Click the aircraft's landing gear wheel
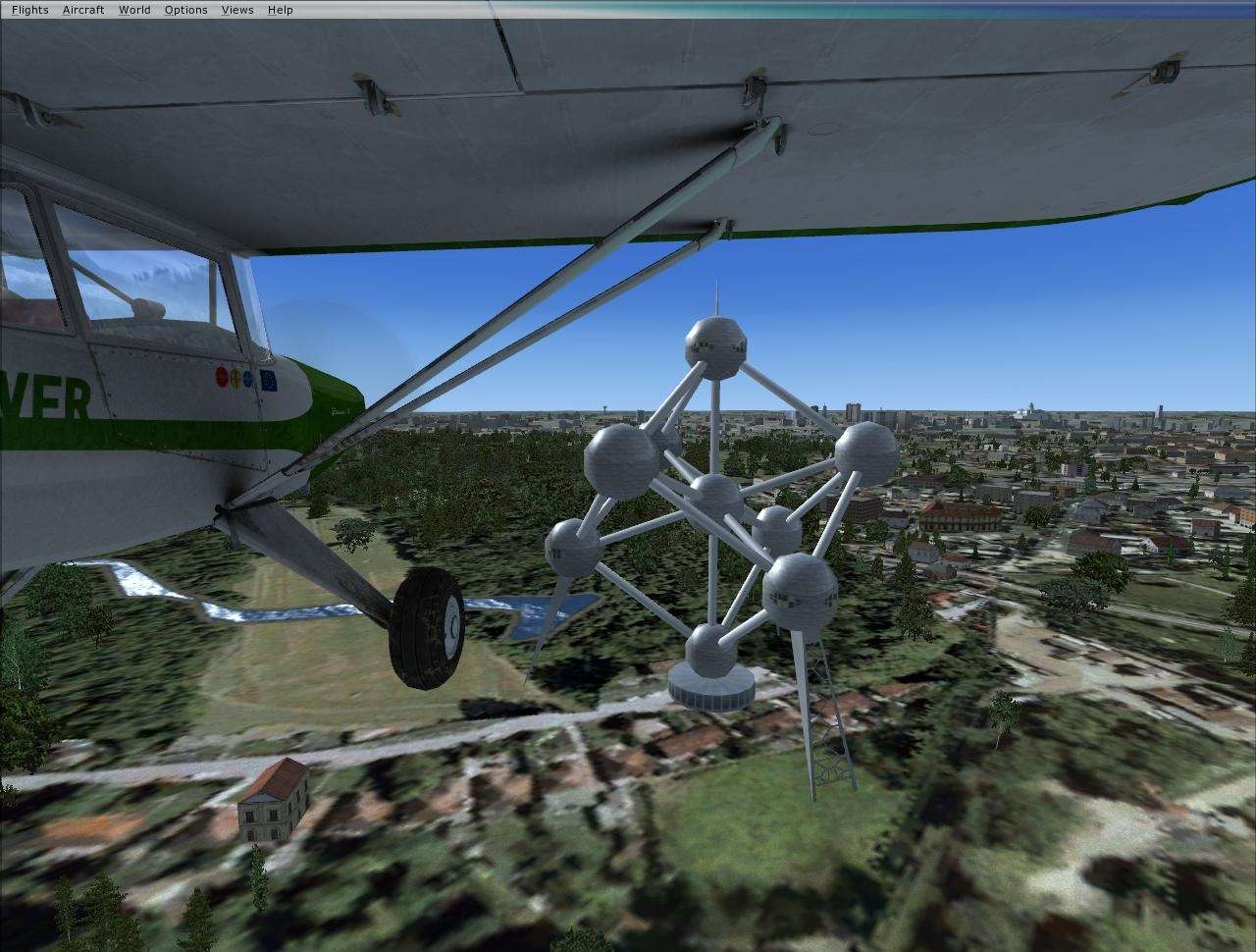The width and height of the screenshot is (1256, 952). pos(426,628)
